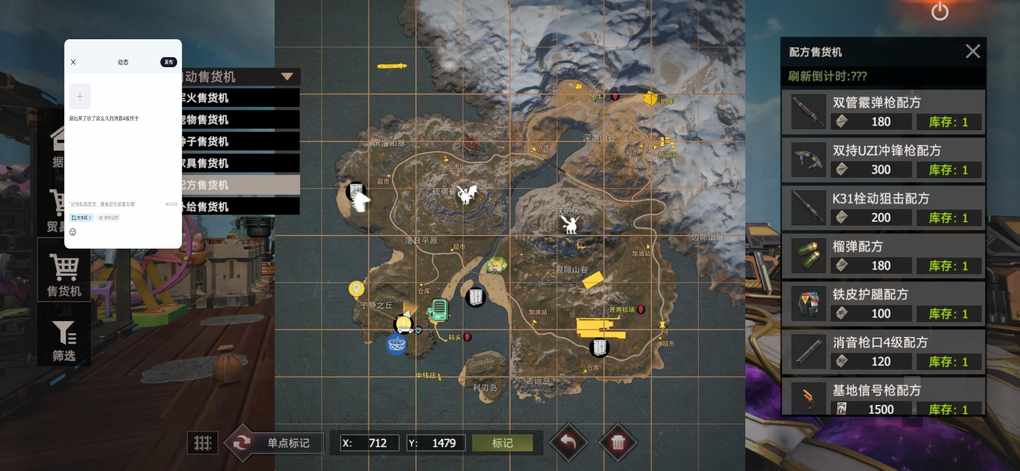1020x471 pixels.
Task: Select 配方售货机 in the vending list
Action: (238, 185)
